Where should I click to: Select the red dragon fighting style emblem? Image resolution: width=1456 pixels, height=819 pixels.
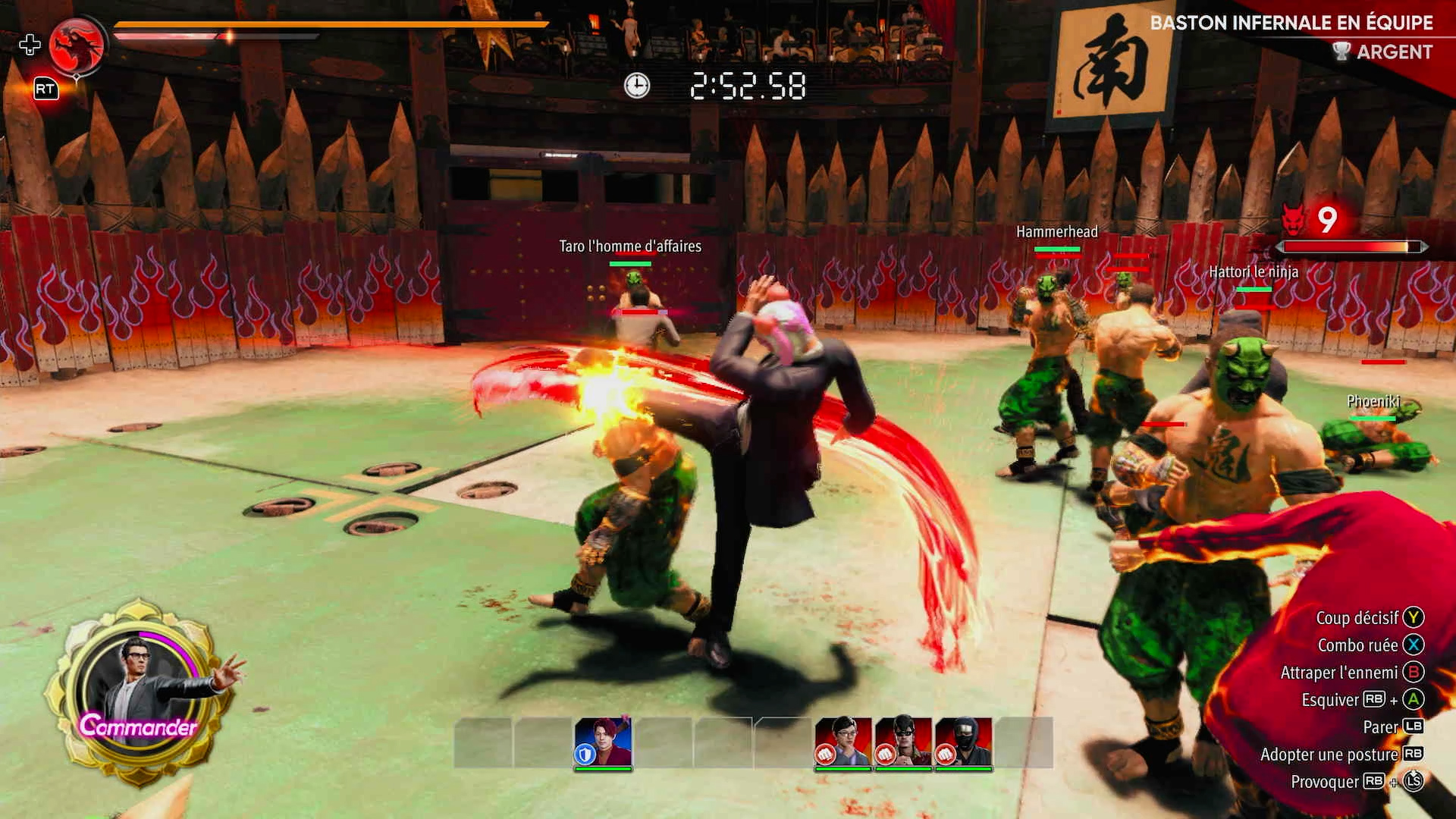[x=77, y=46]
